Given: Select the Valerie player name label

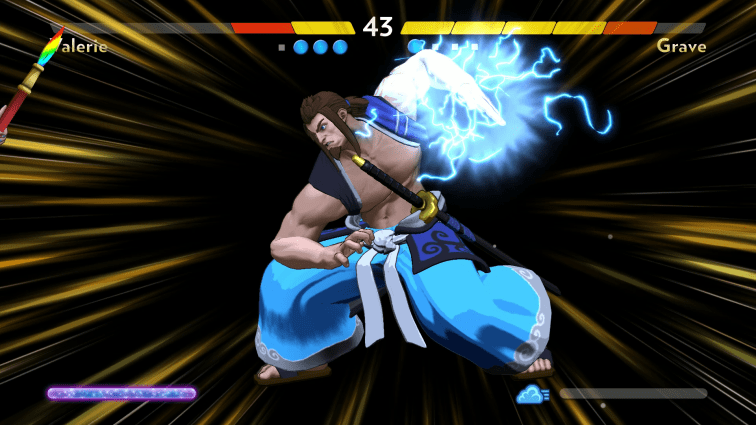Looking at the screenshot, I should [x=75, y=46].
